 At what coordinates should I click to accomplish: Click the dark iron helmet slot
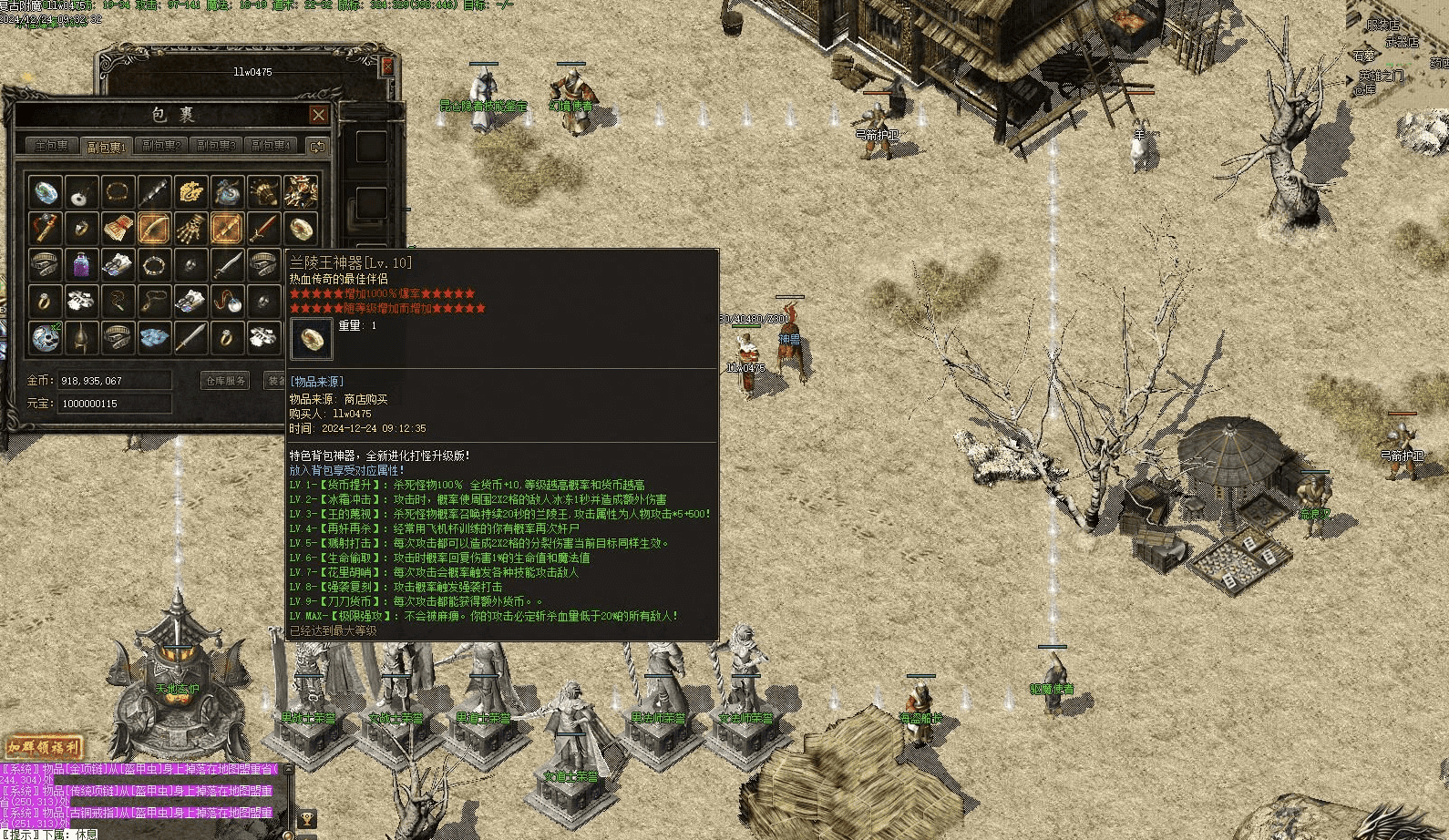(81, 338)
